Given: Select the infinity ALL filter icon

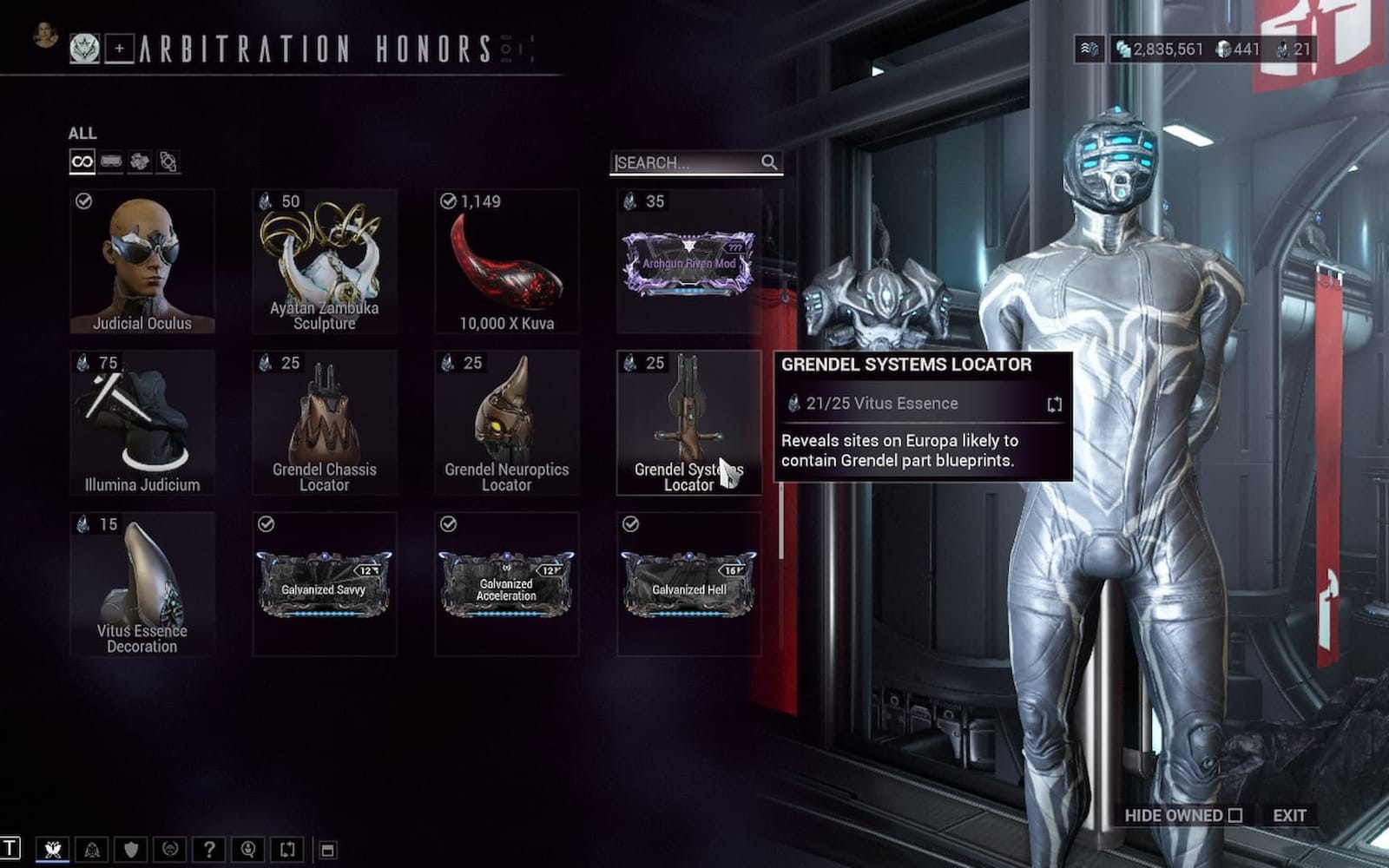Looking at the screenshot, I should tap(82, 161).
